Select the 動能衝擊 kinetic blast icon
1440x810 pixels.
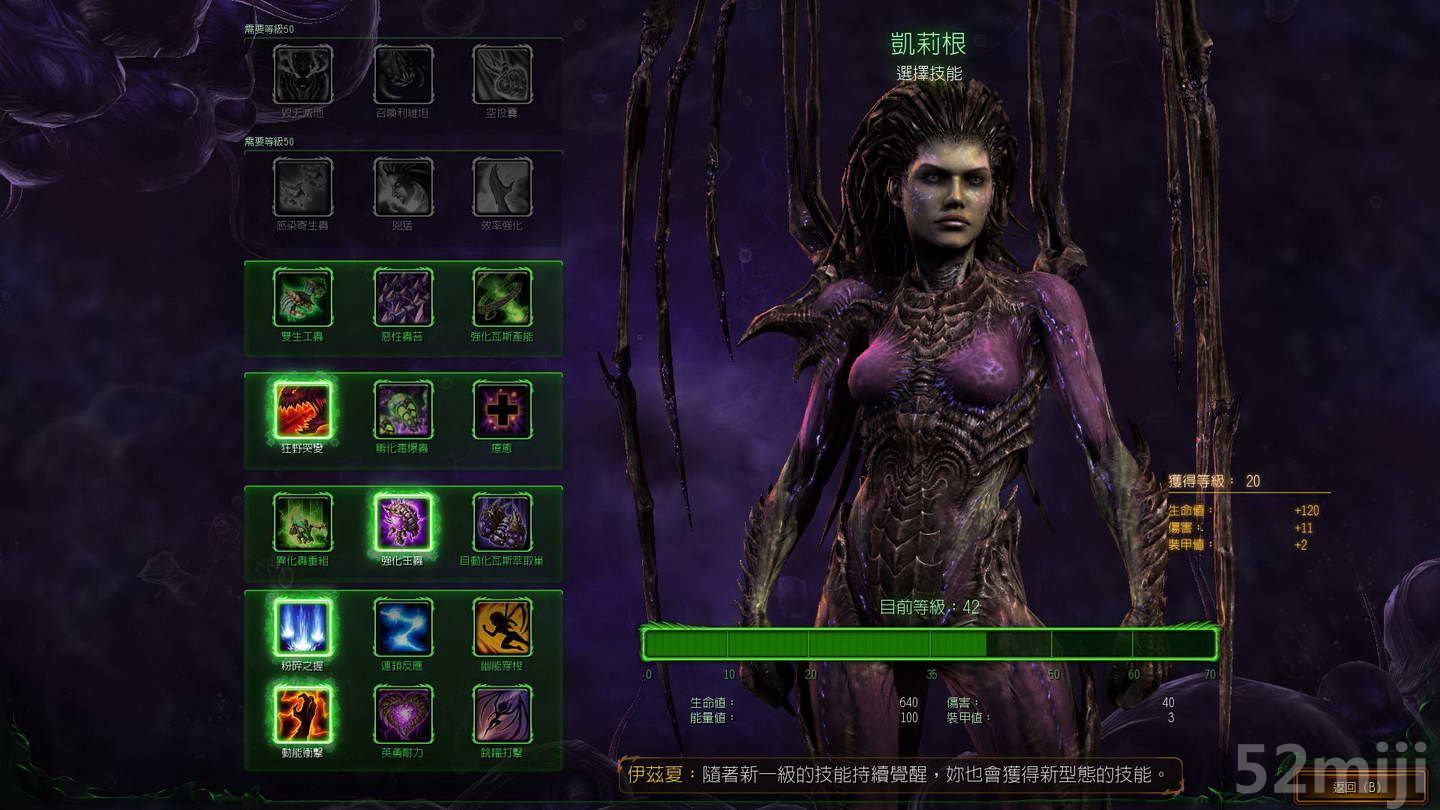click(x=302, y=714)
